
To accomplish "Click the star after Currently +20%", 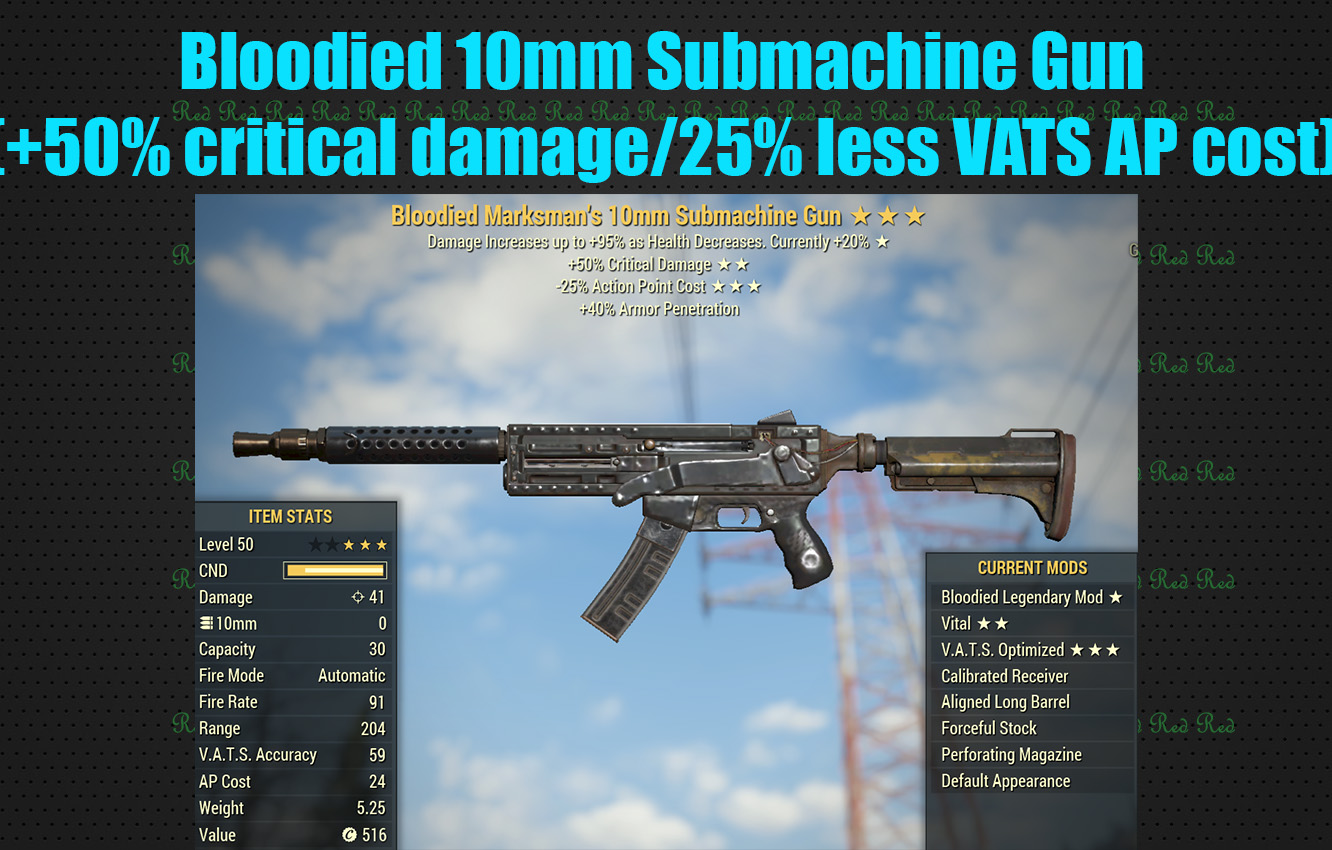I will pos(880,242).
